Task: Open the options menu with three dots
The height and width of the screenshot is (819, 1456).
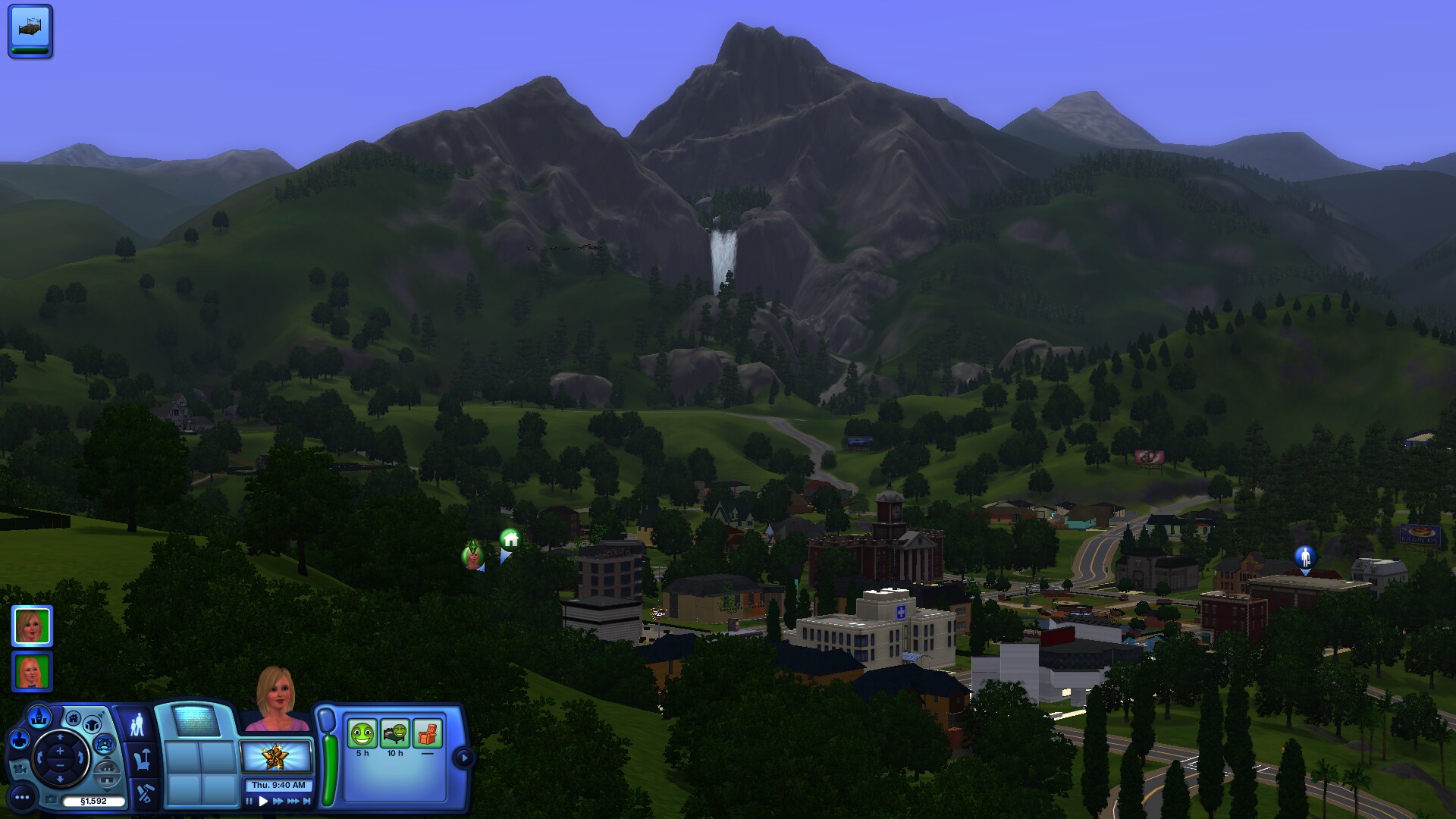Action: (x=22, y=797)
